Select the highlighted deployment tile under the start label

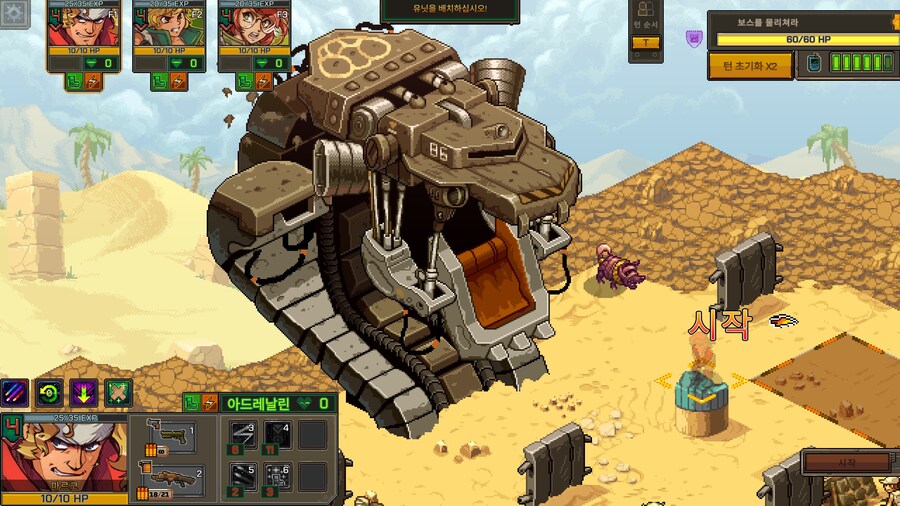coord(700,394)
